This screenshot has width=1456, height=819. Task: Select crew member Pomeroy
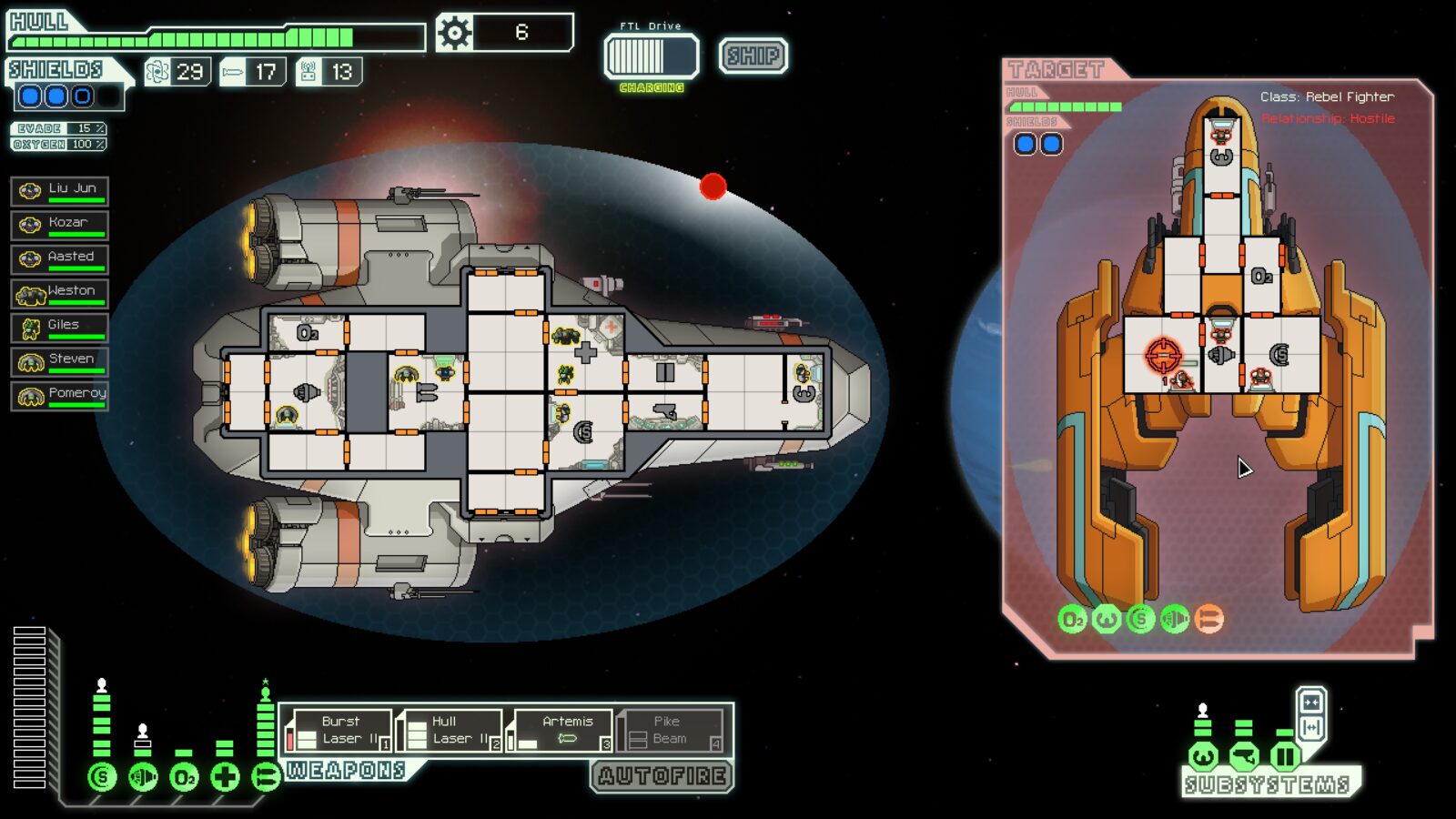tap(60, 395)
